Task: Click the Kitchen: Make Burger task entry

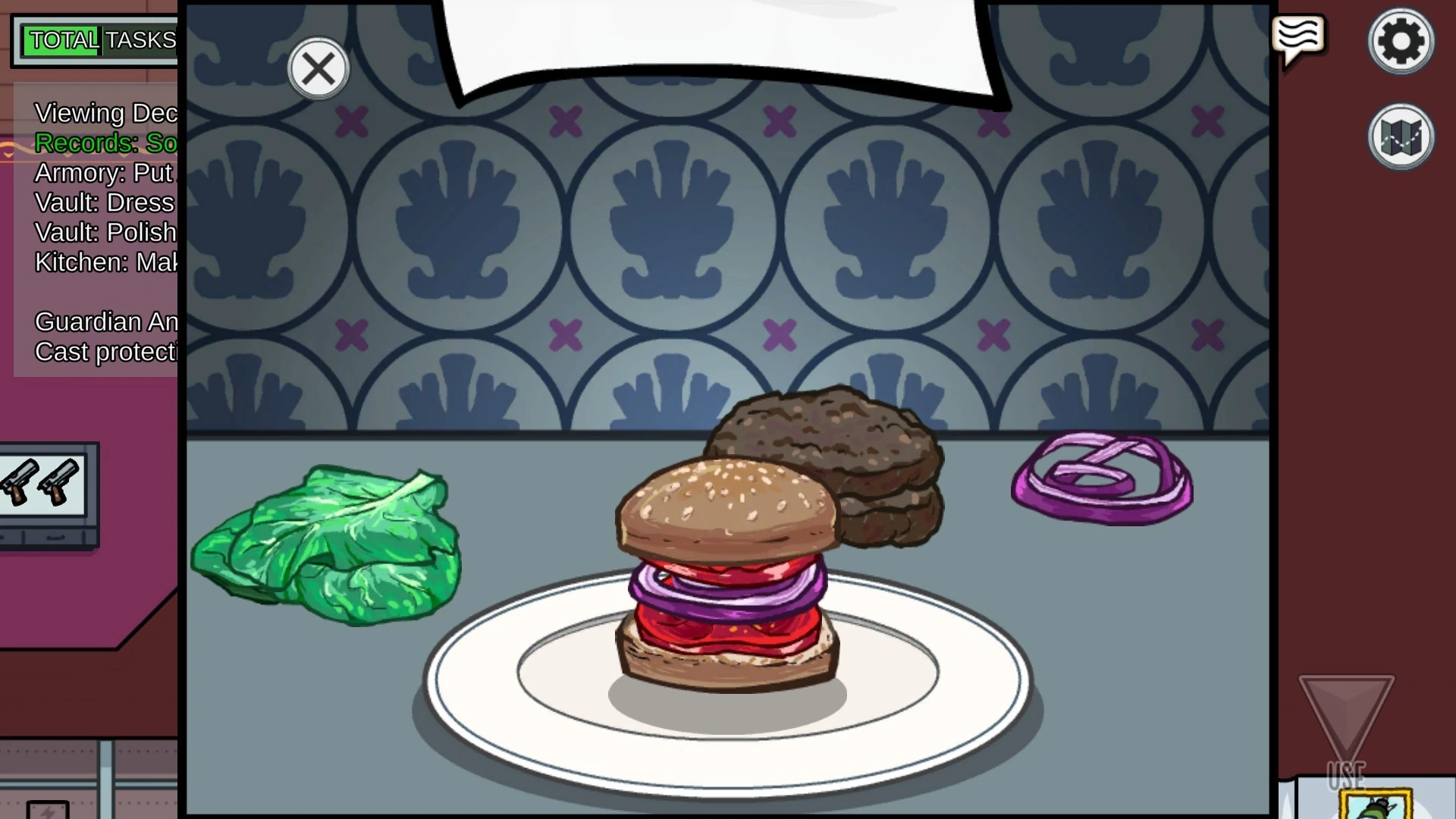Action: [106, 262]
